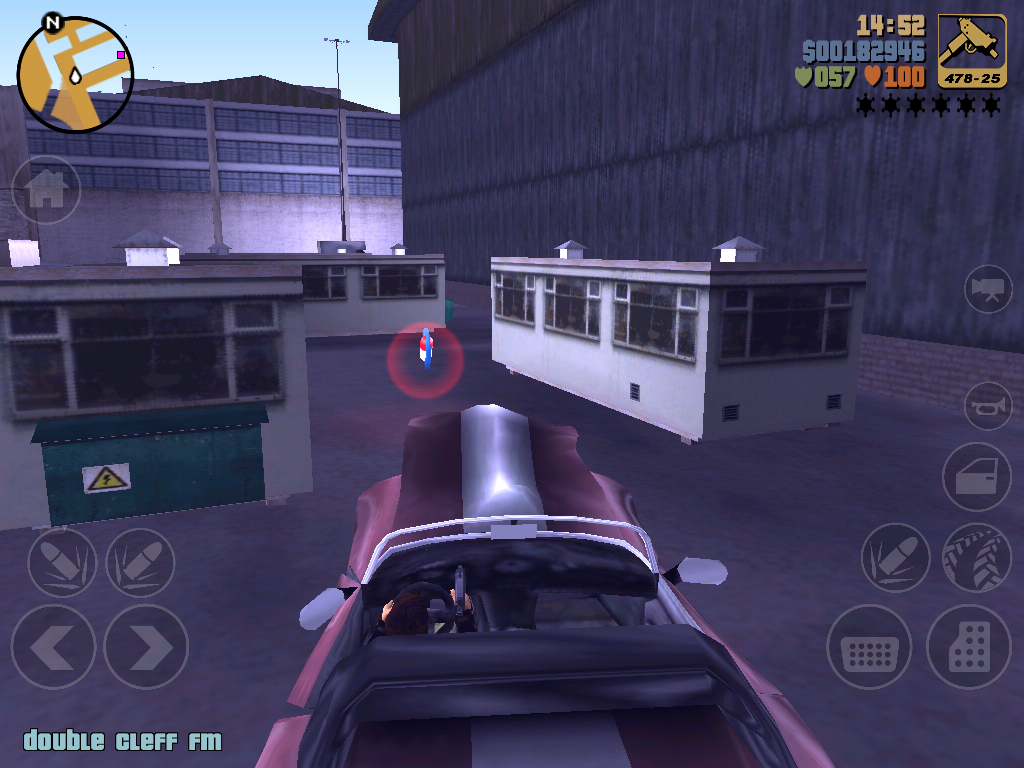Shoot with bullet button beside the handbrake
Viewport: 1024px width, 768px height.
click(896, 558)
